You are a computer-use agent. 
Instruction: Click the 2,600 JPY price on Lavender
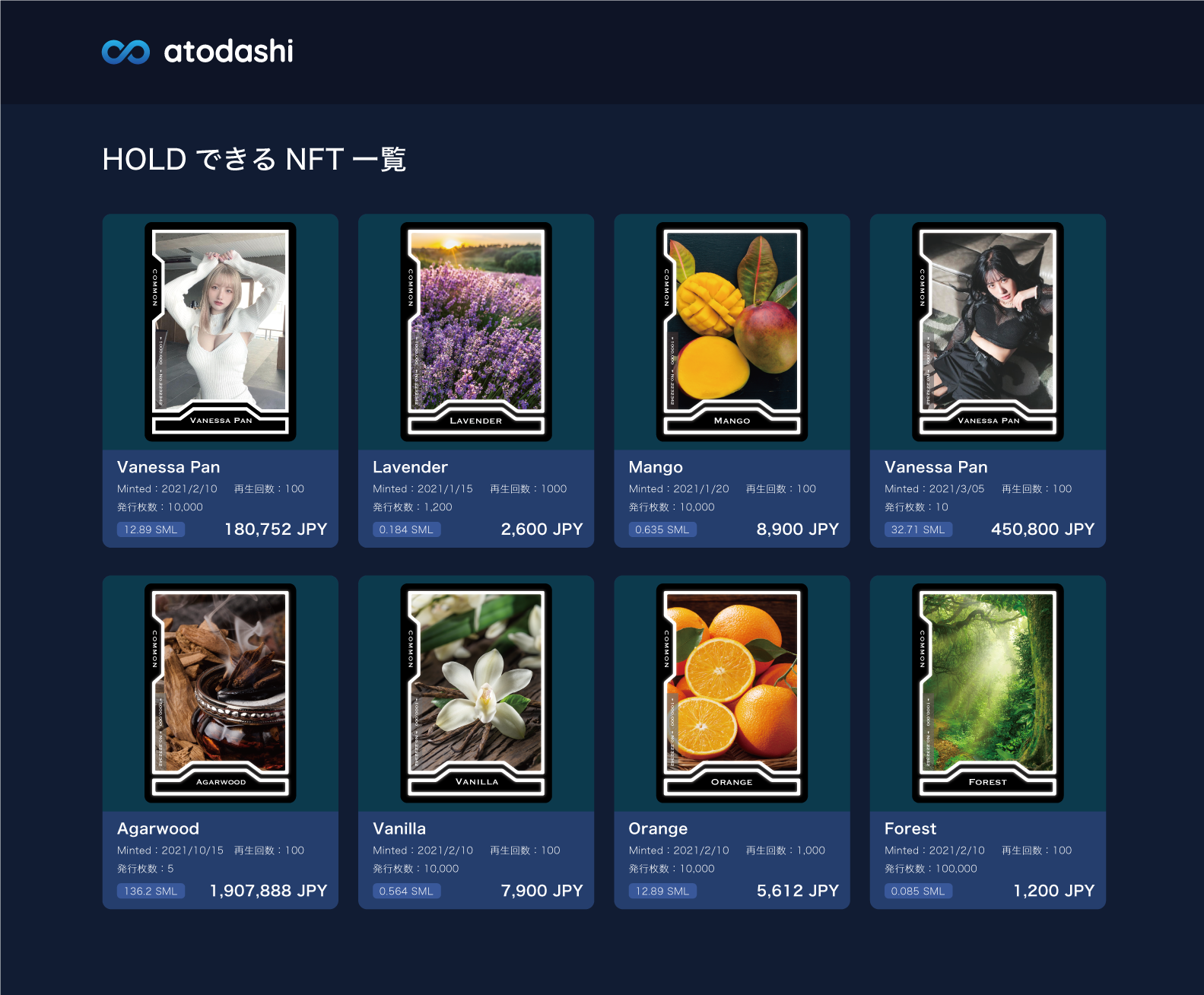click(x=541, y=529)
